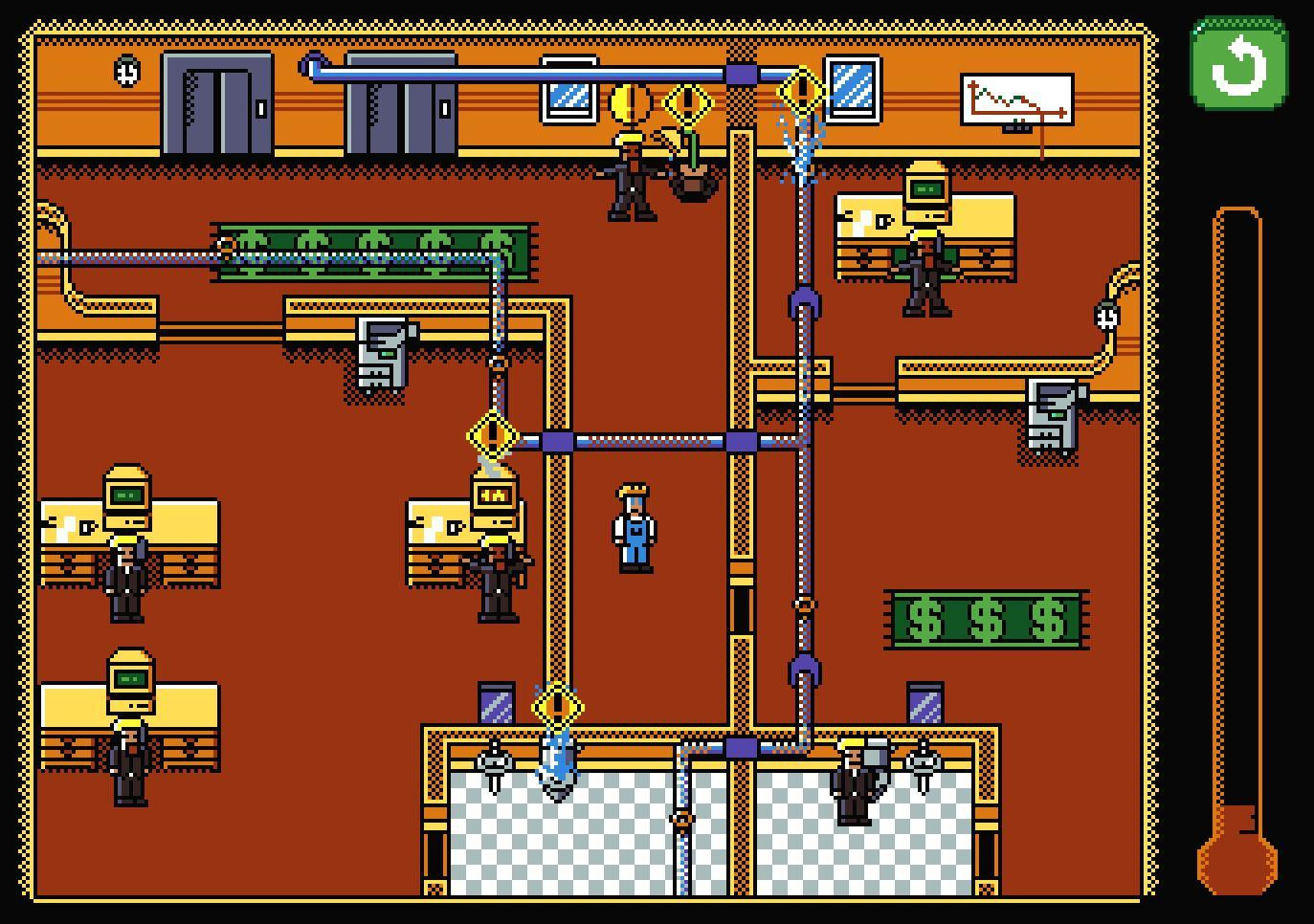Click the falling stock chart picture

1017,98
